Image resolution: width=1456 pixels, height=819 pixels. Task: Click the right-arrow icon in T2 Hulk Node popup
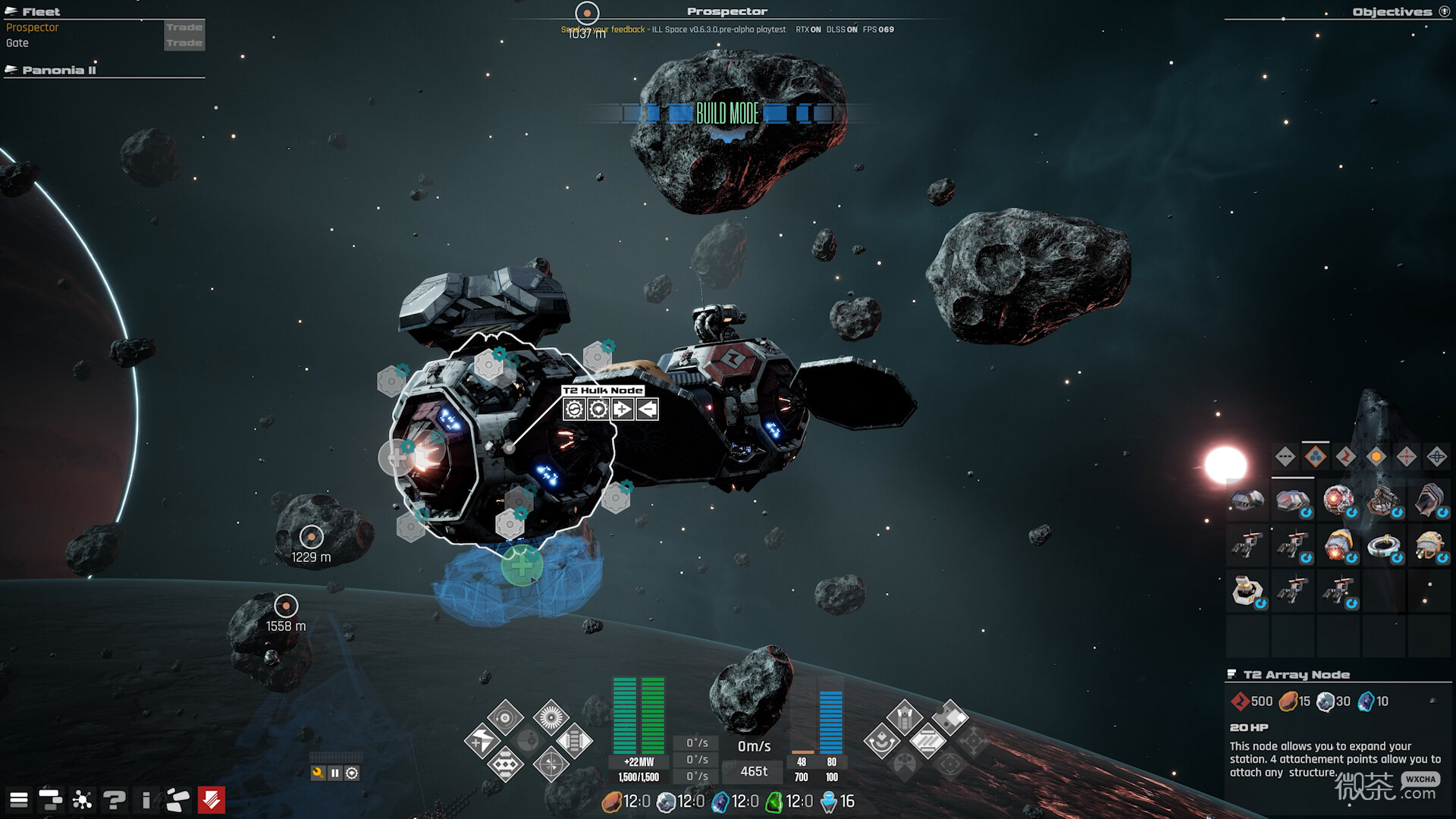622,409
